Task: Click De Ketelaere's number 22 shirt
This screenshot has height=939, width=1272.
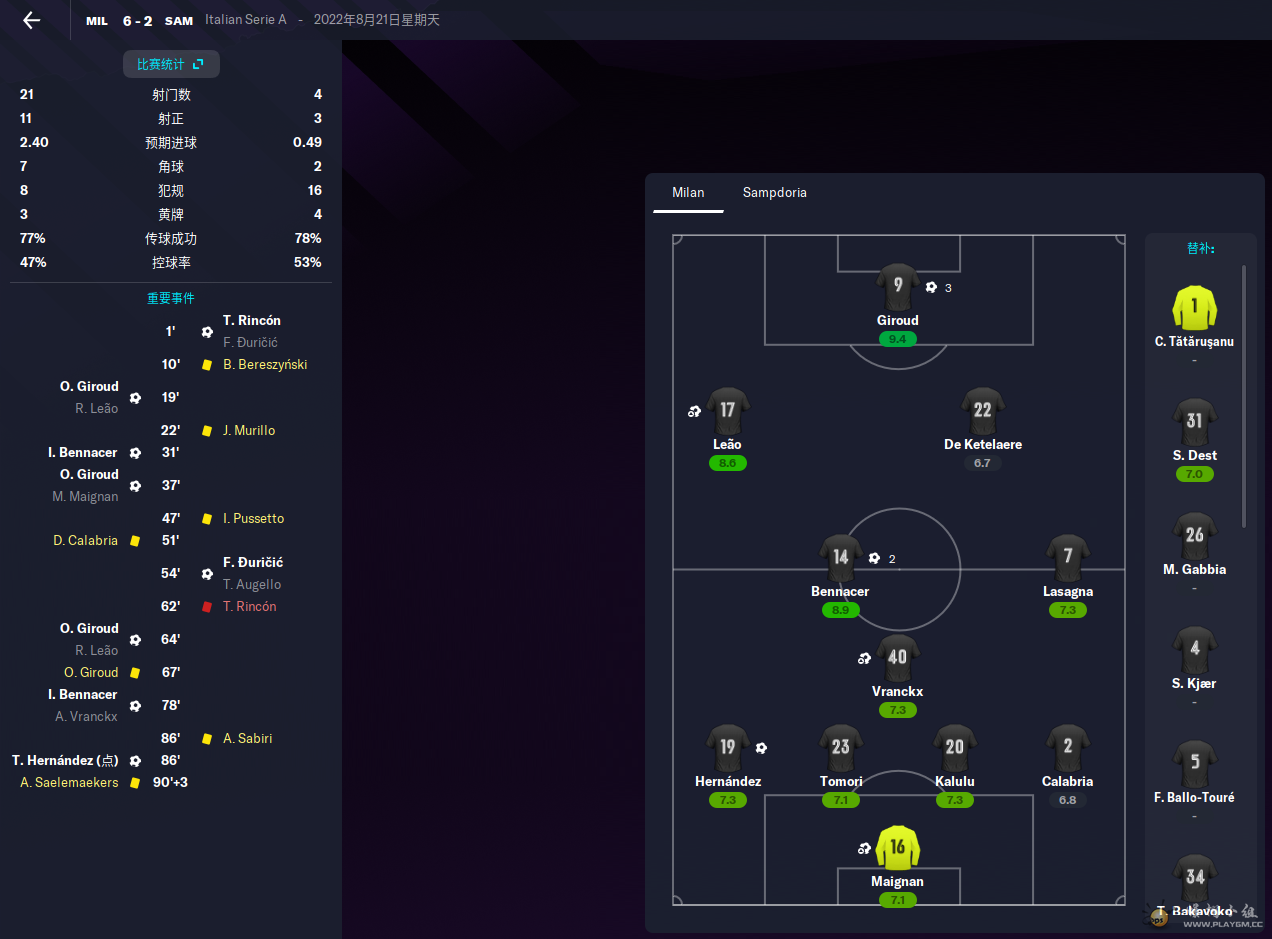Action: coord(982,412)
